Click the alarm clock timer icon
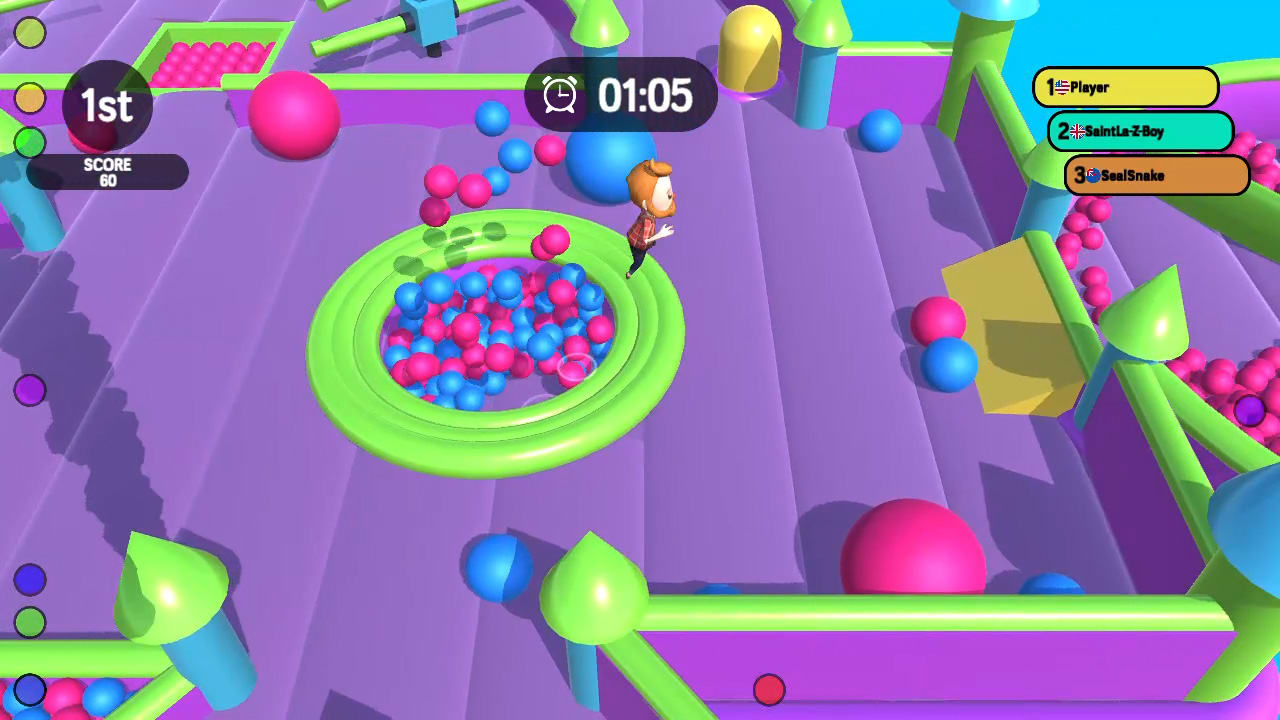Screen dimensions: 1280x720 coord(560,95)
